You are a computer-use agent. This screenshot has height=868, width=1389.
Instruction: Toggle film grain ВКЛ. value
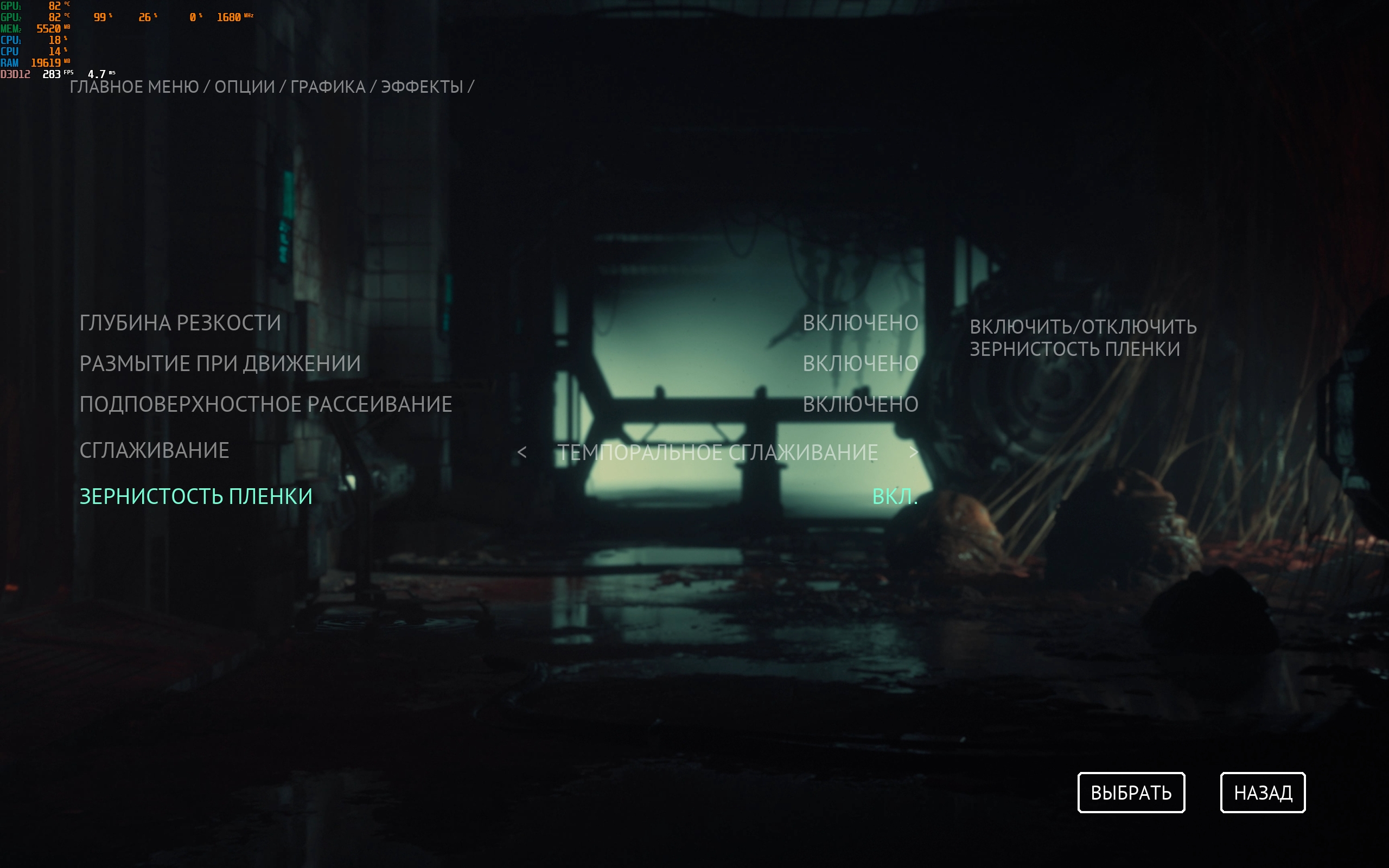point(894,496)
